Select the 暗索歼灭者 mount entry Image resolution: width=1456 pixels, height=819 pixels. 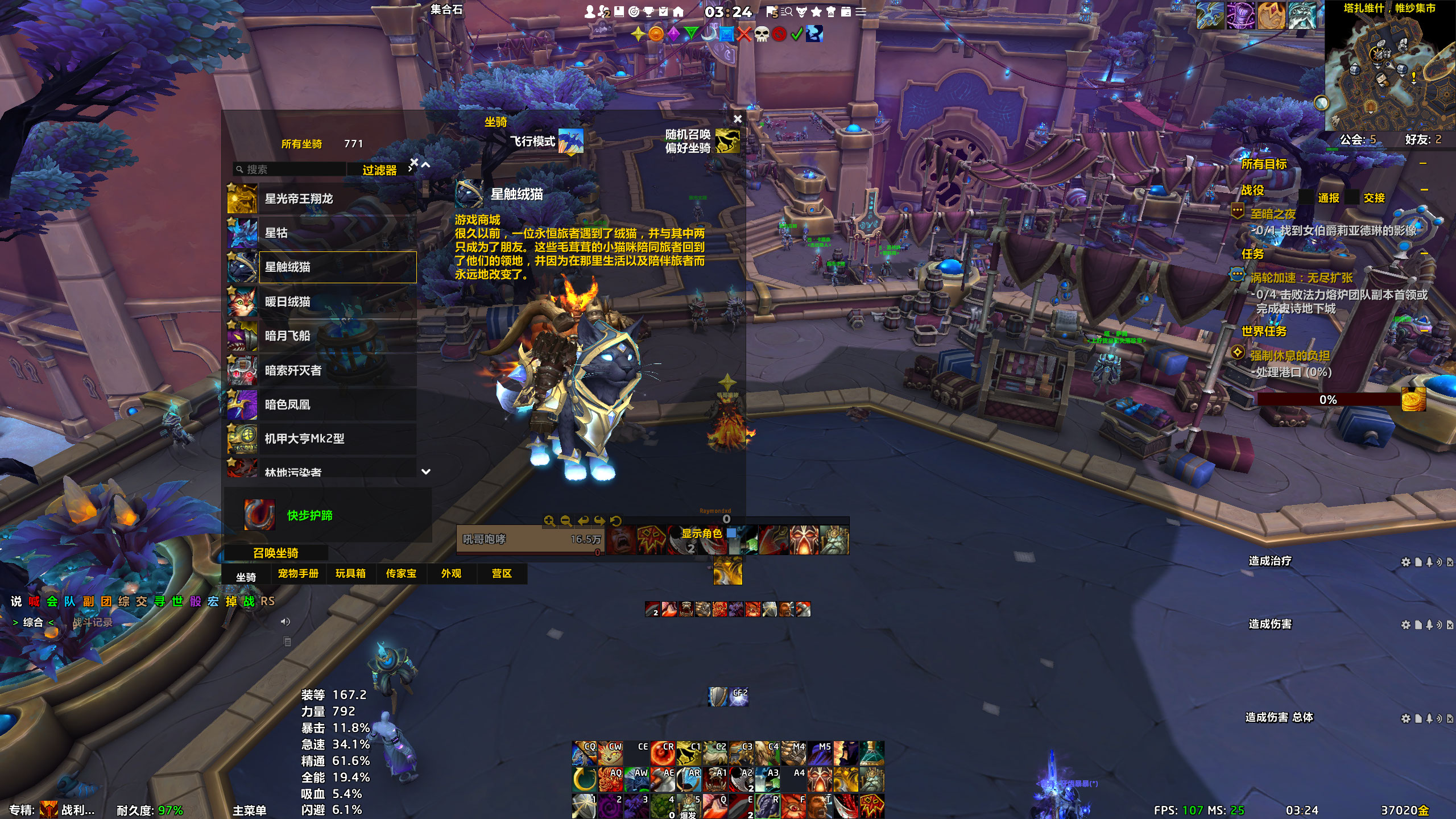click(322, 371)
